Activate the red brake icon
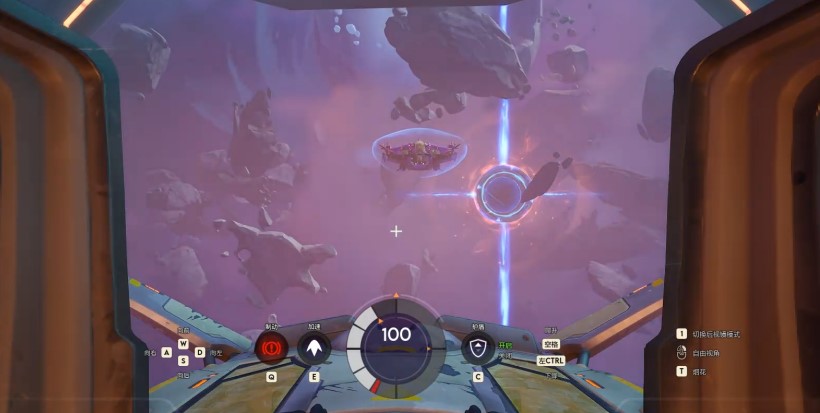Image resolution: width=820 pixels, height=413 pixels. pos(270,348)
